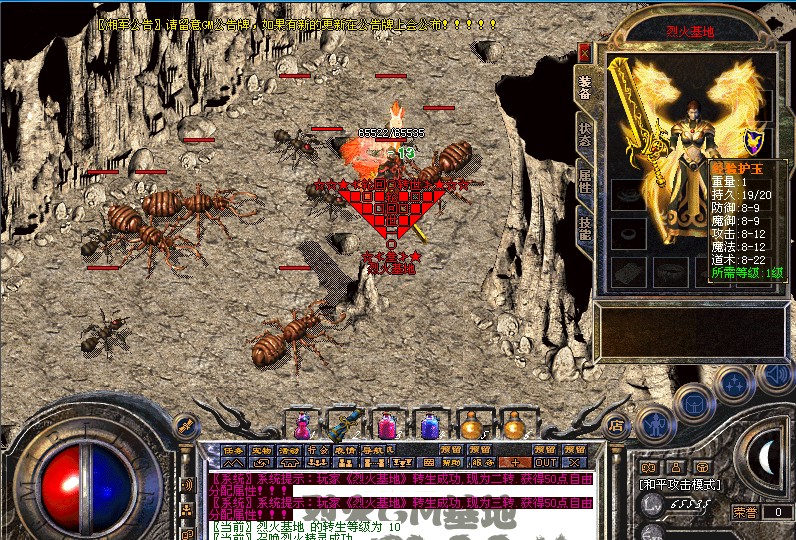
Task: Open the sparkle skills round button
Action: pyautogui.click(x=734, y=383)
